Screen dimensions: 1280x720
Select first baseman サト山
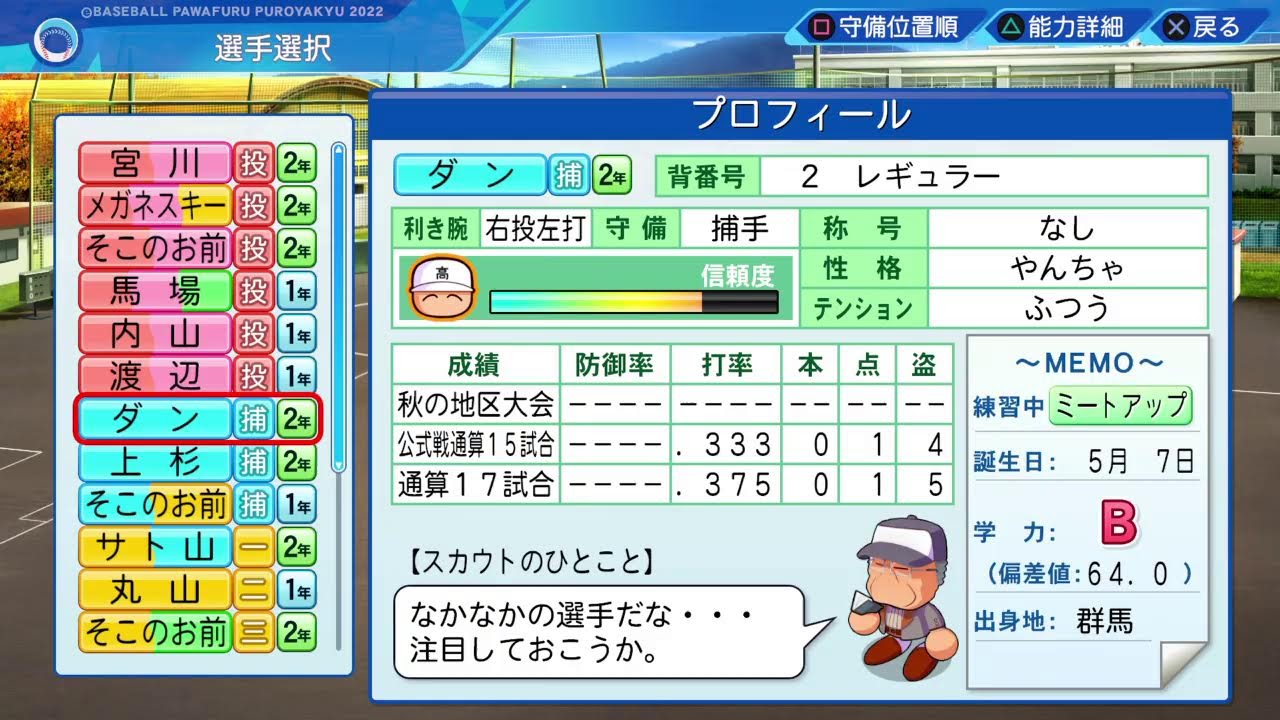click(156, 547)
